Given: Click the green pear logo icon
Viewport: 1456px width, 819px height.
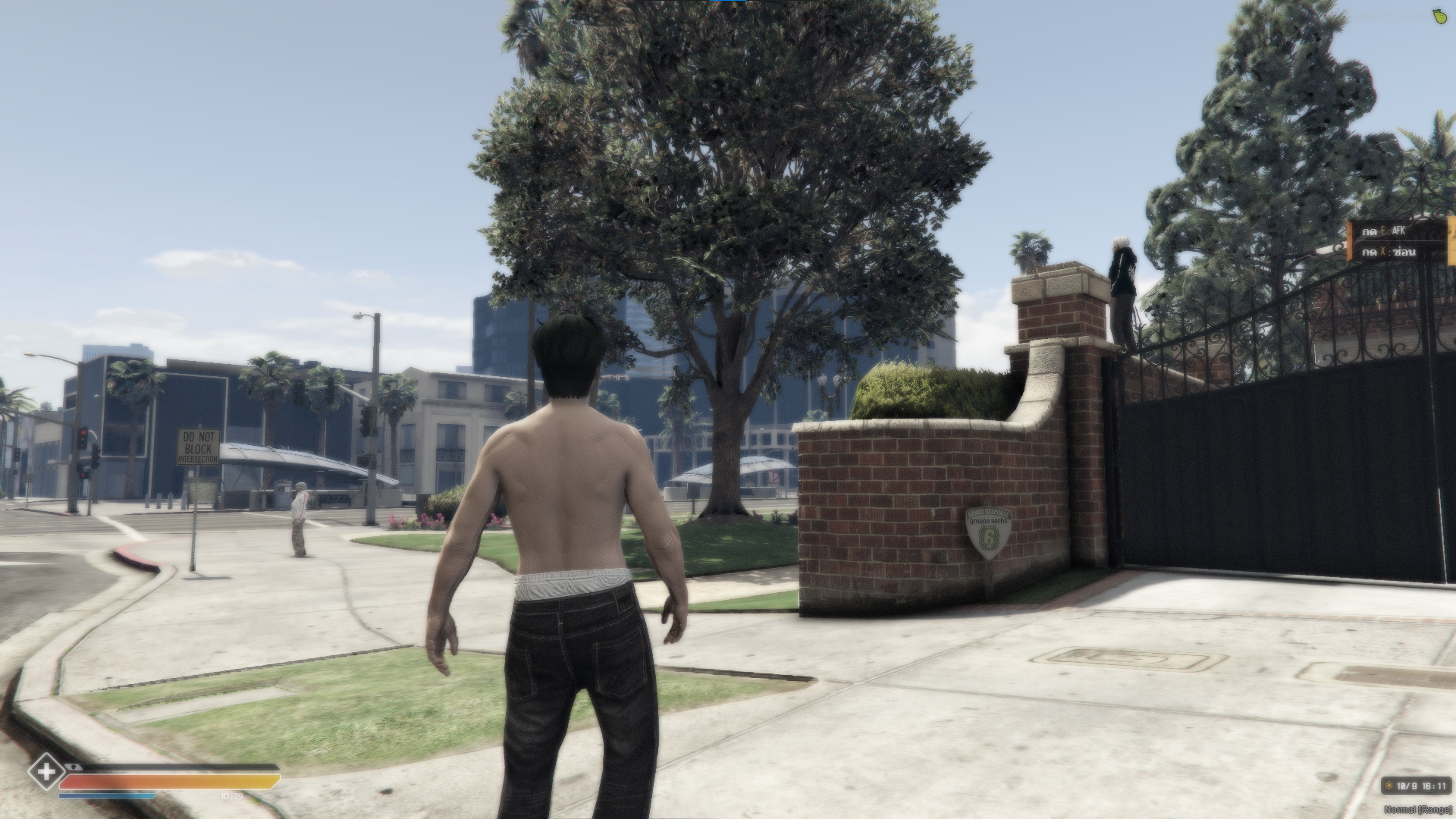Looking at the screenshot, I should point(1437,13).
